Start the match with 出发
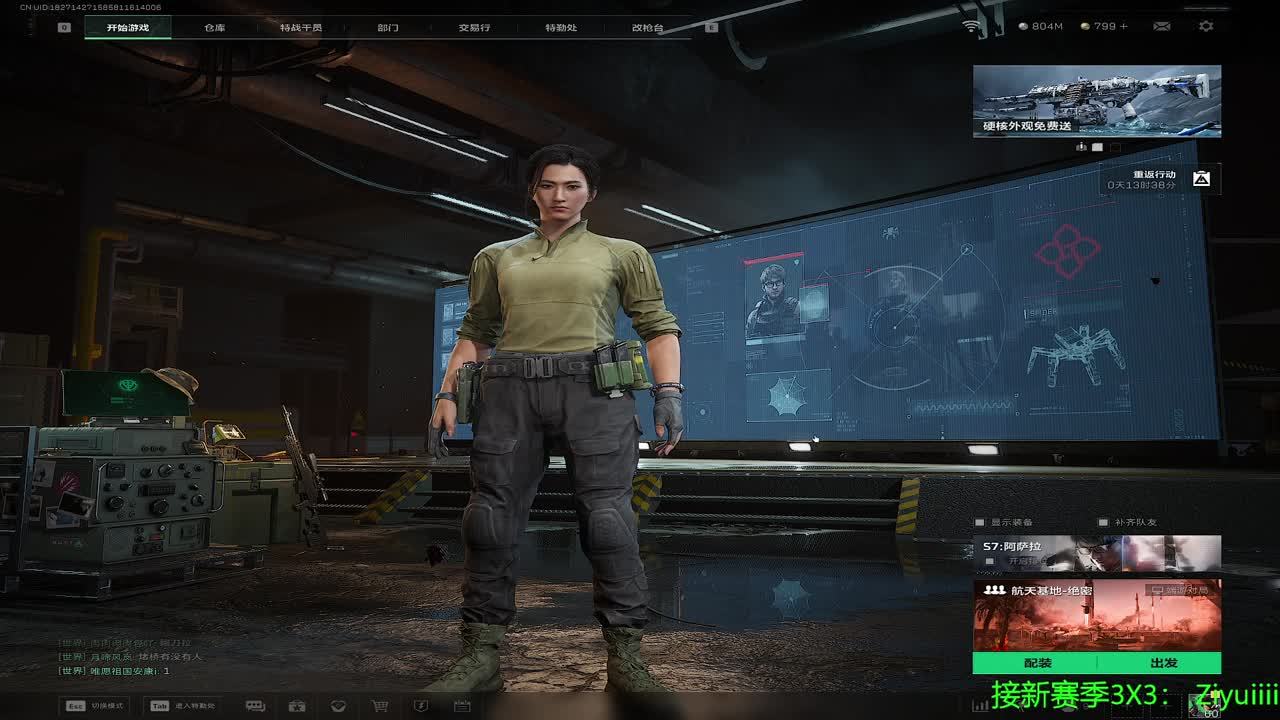 [1163, 663]
